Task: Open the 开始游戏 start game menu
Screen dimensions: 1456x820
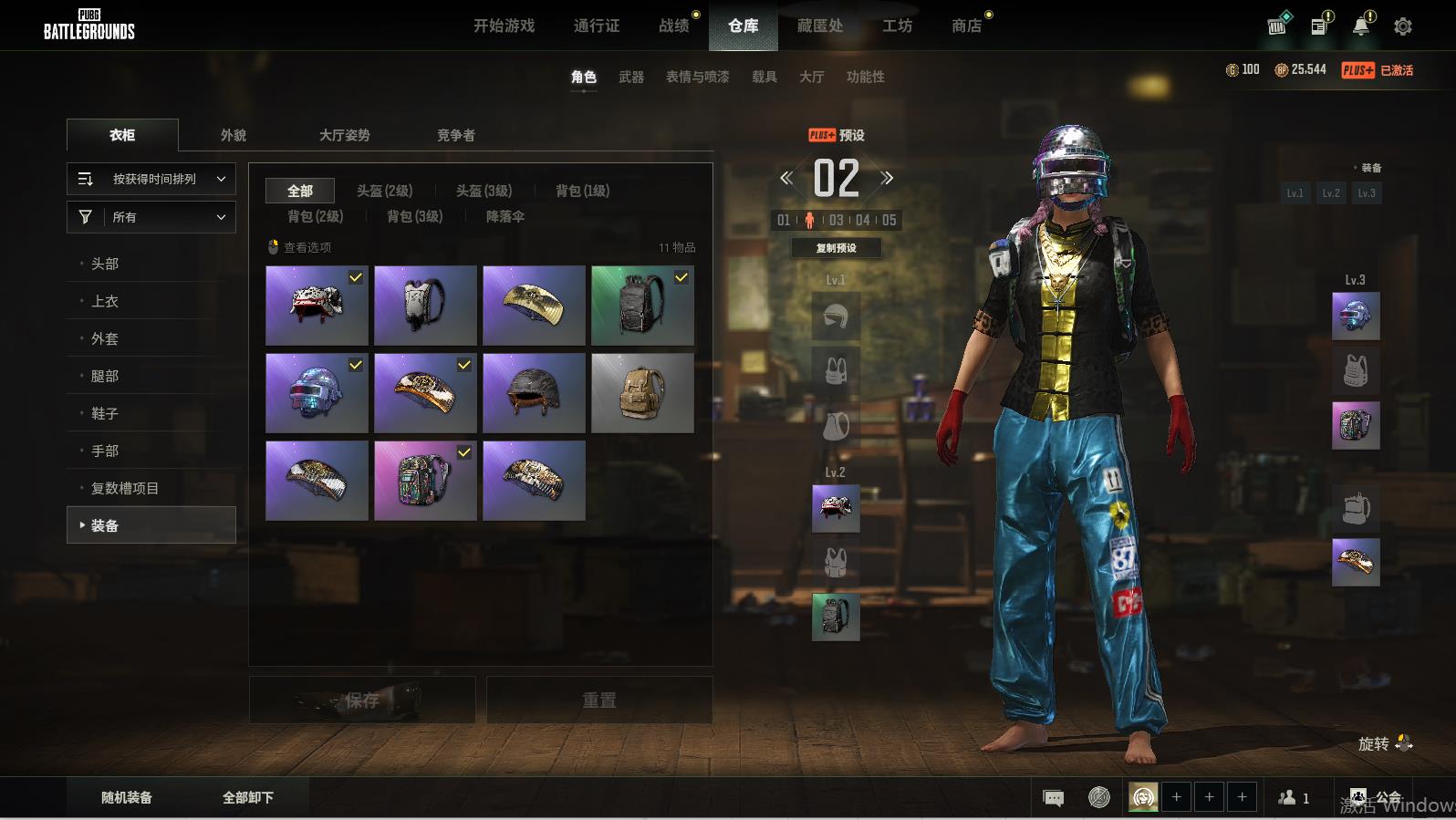Action: 504,26
